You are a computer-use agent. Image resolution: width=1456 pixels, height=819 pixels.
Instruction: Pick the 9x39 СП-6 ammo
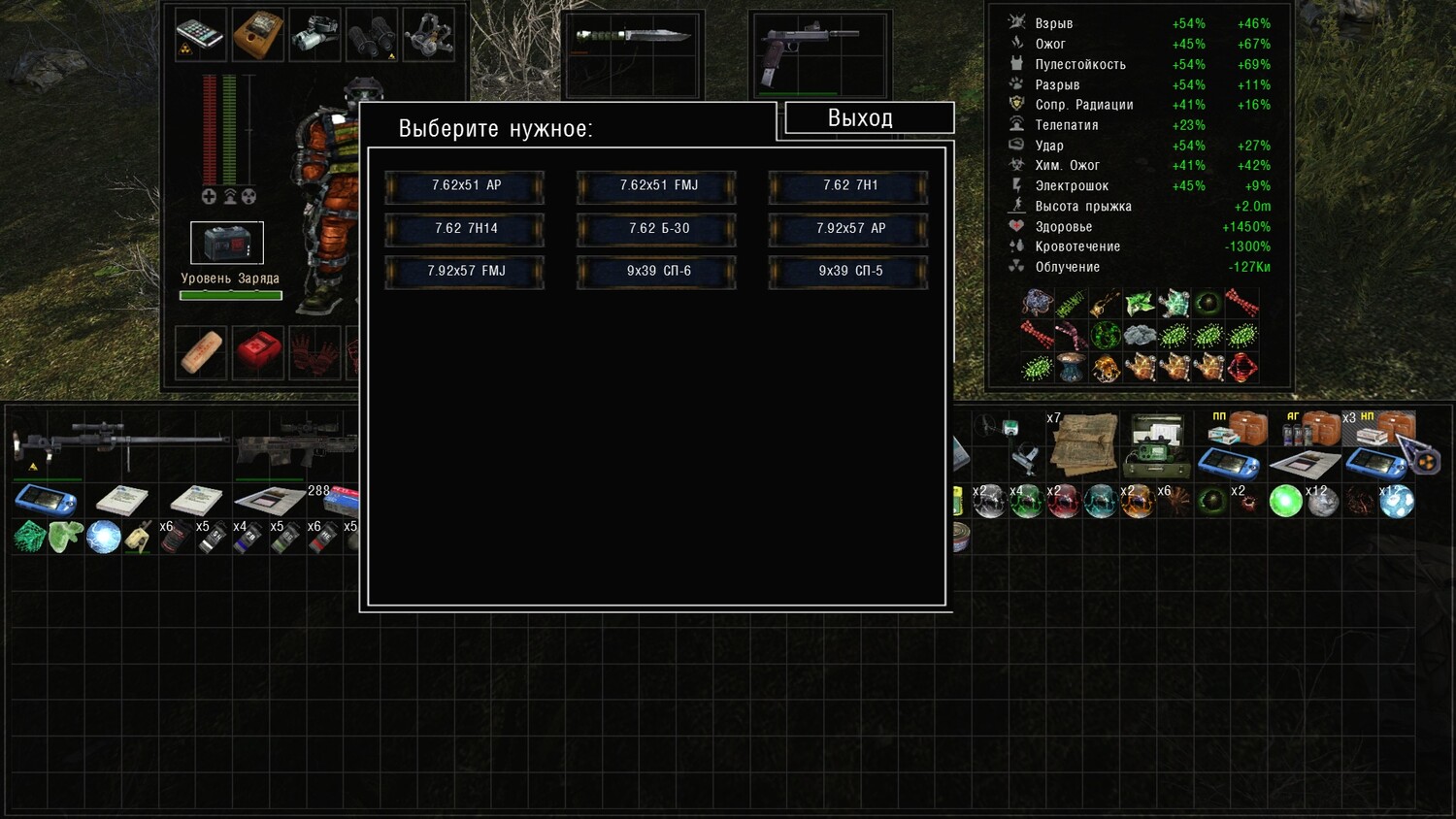pos(657,272)
